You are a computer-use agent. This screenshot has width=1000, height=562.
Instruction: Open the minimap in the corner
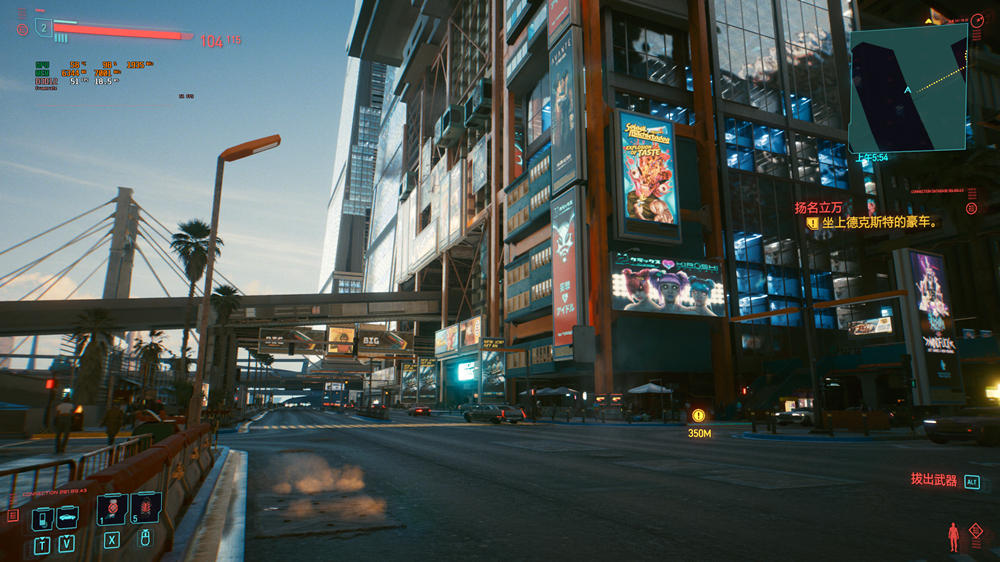pyautogui.click(x=907, y=88)
